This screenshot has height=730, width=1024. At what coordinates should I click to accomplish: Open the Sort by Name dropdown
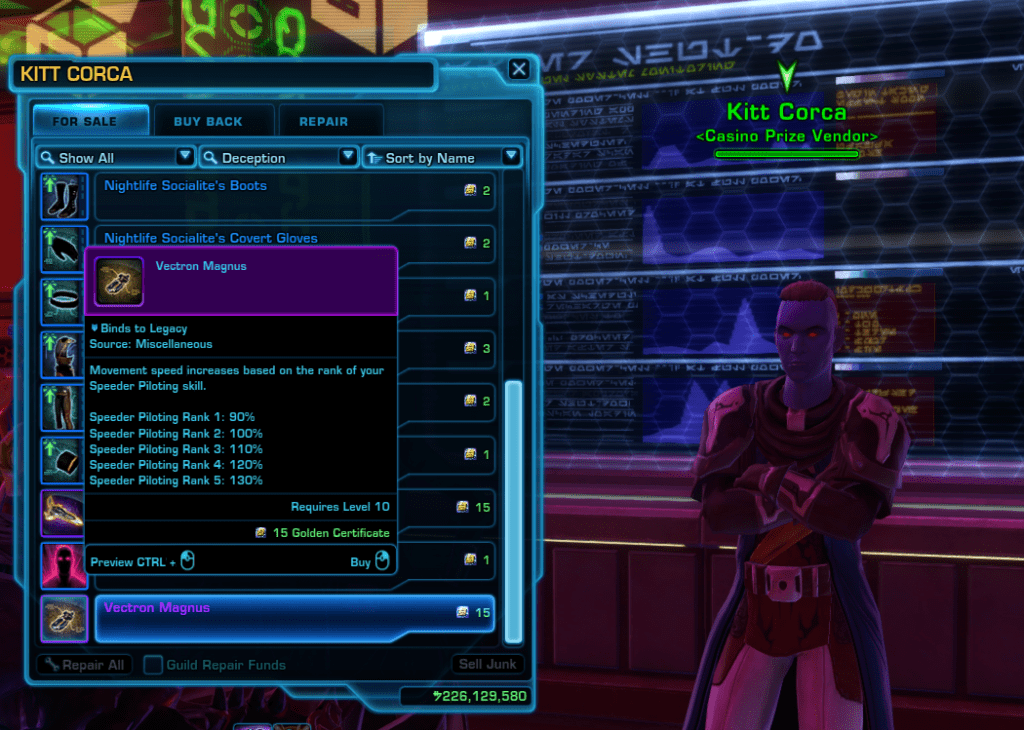441,157
